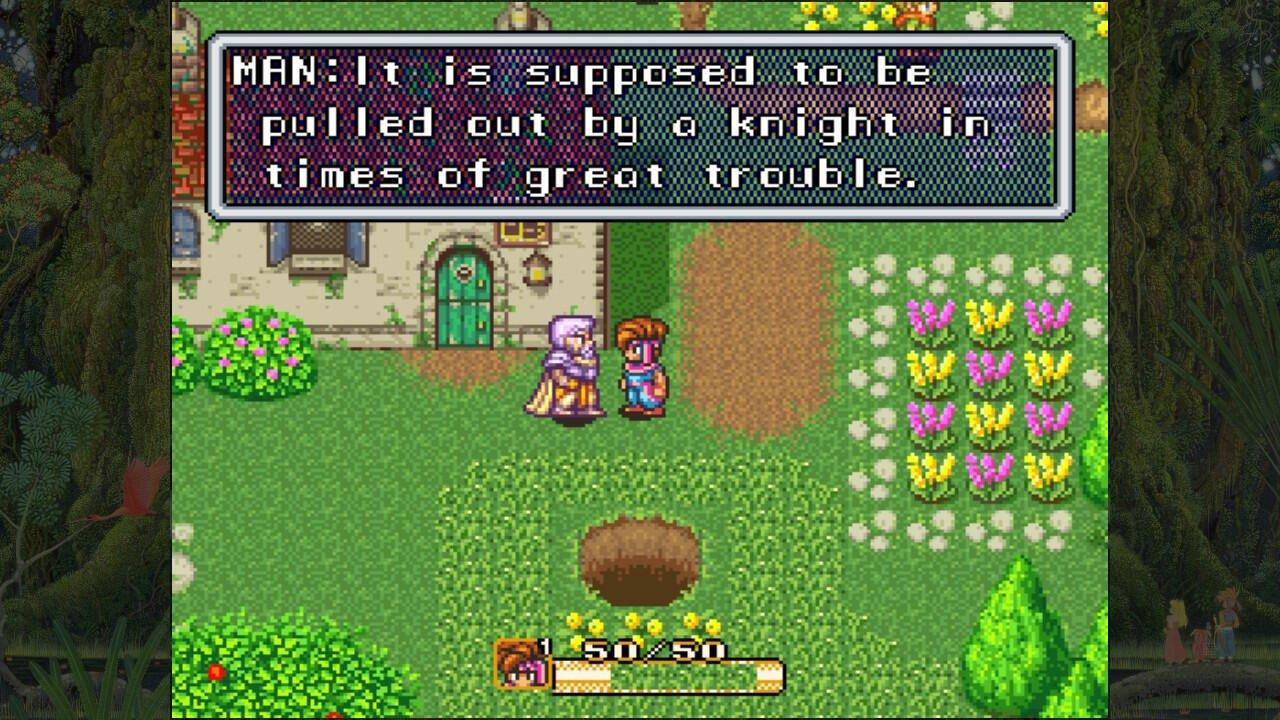Click the hanging lantern beside the door
This screenshot has height=720, width=1280.
pyautogui.click(x=537, y=272)
